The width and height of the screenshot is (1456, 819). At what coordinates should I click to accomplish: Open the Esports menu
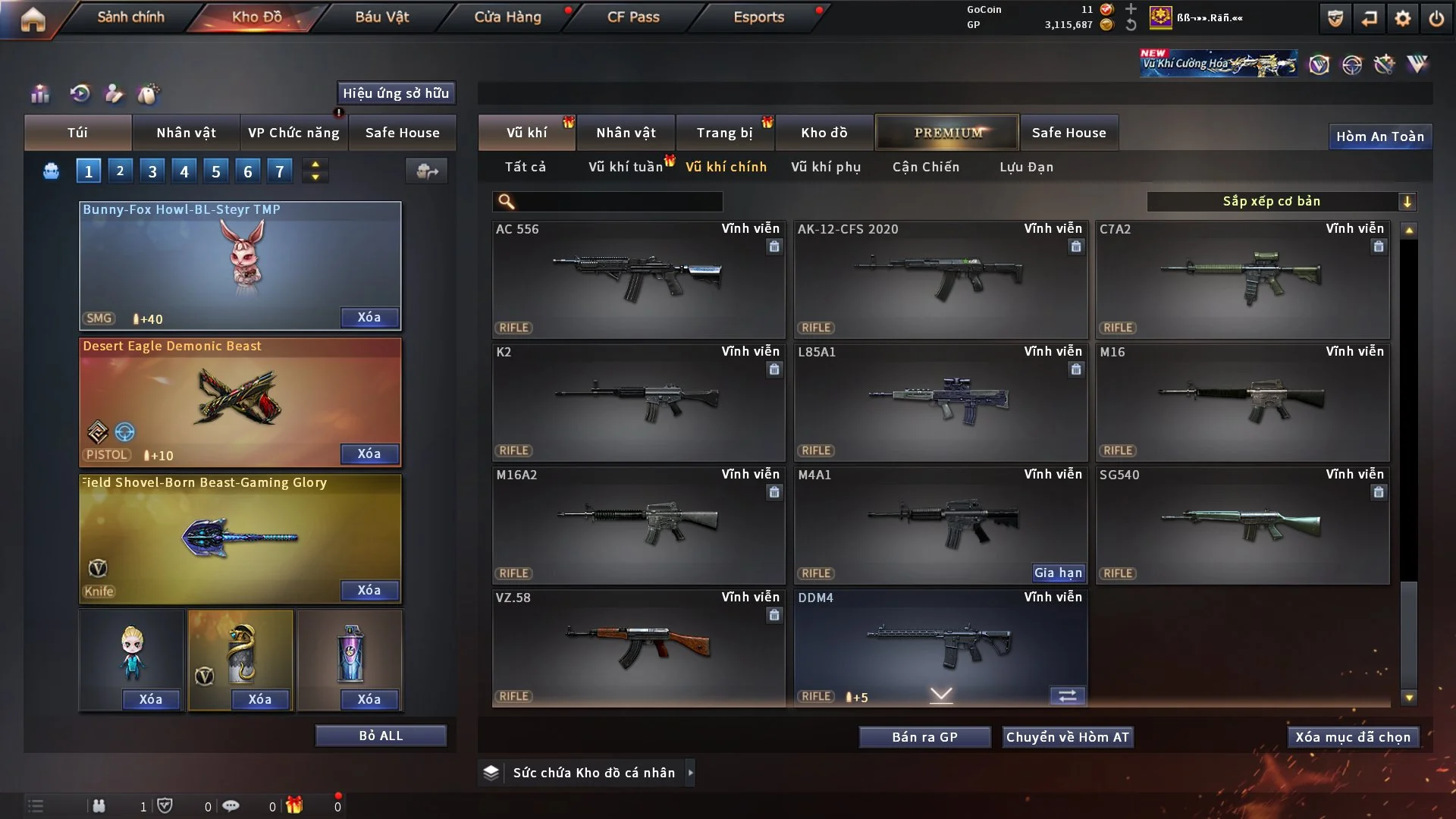(x=758, y=17)
